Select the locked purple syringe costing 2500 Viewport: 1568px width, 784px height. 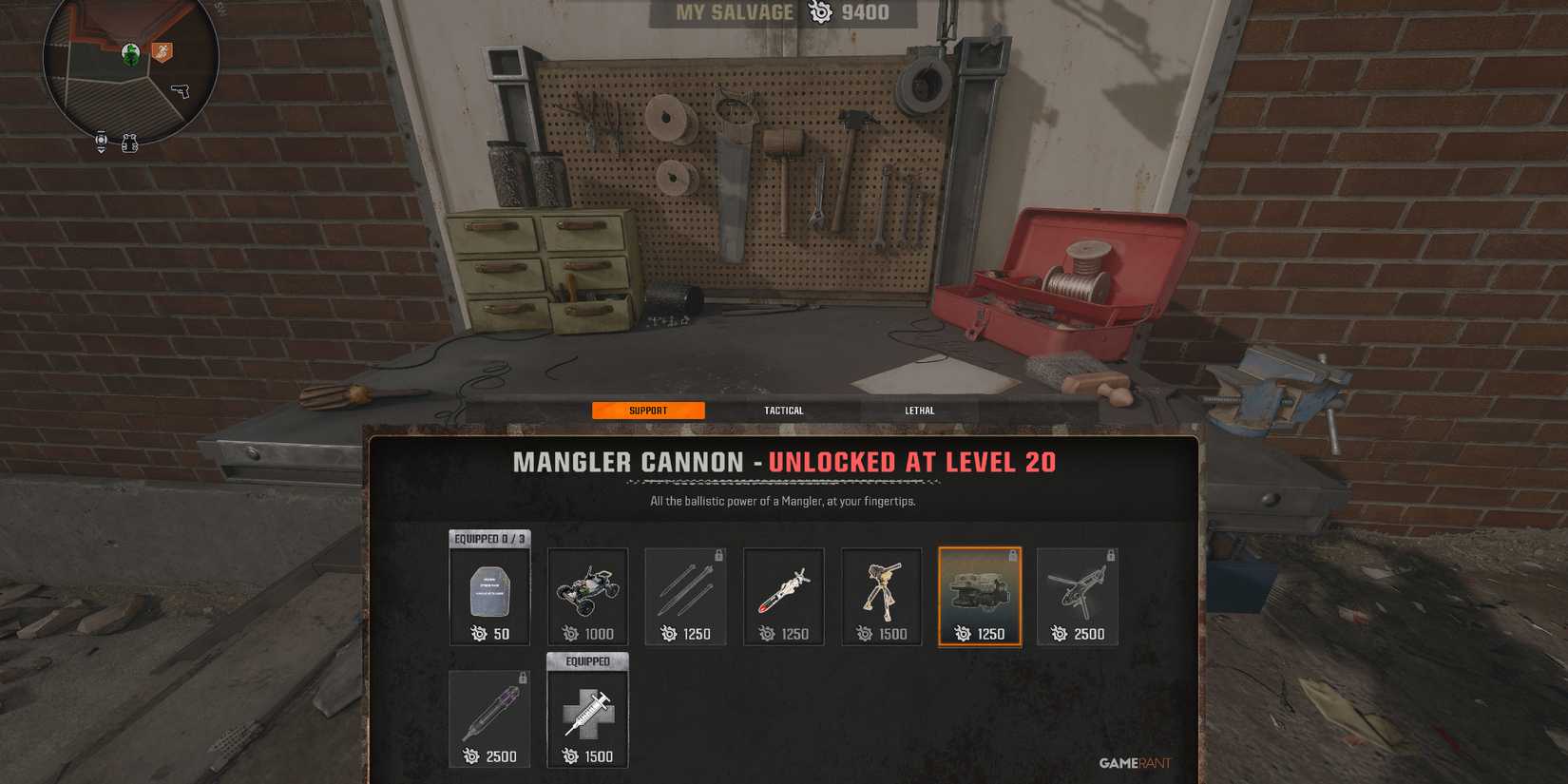point(489,713)
